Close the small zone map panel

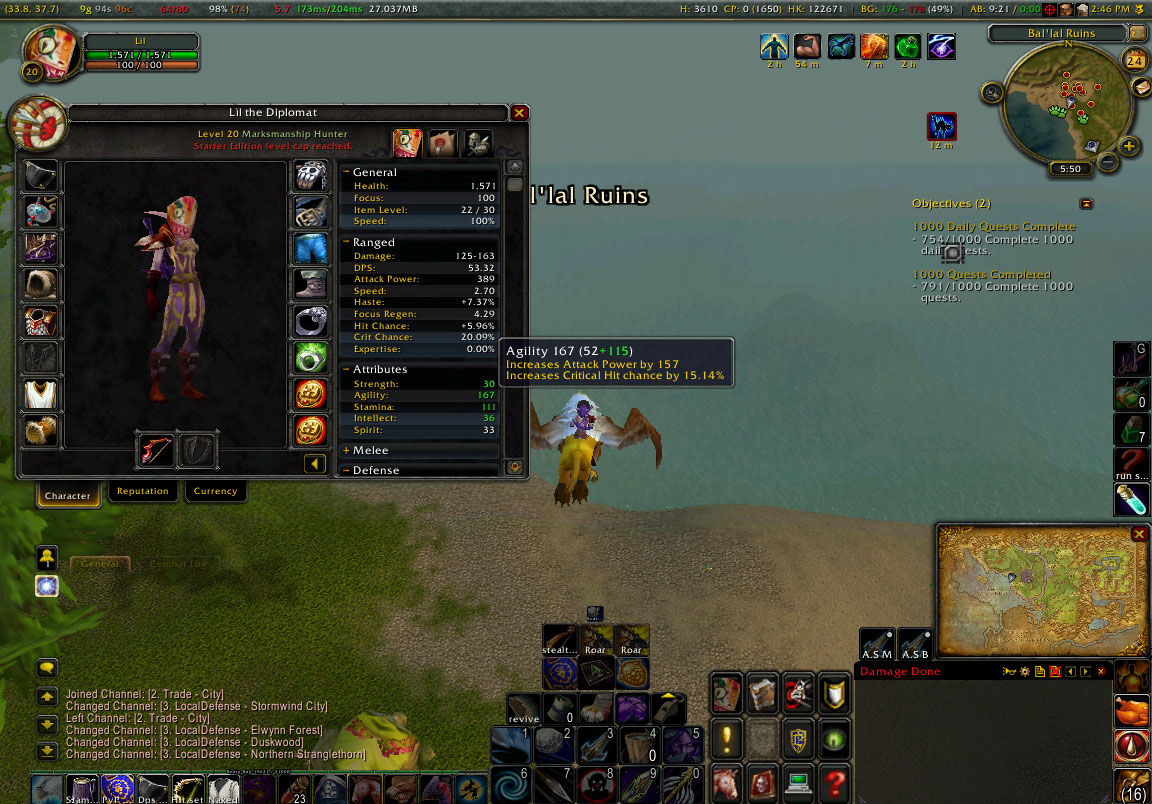(1139, 535)
